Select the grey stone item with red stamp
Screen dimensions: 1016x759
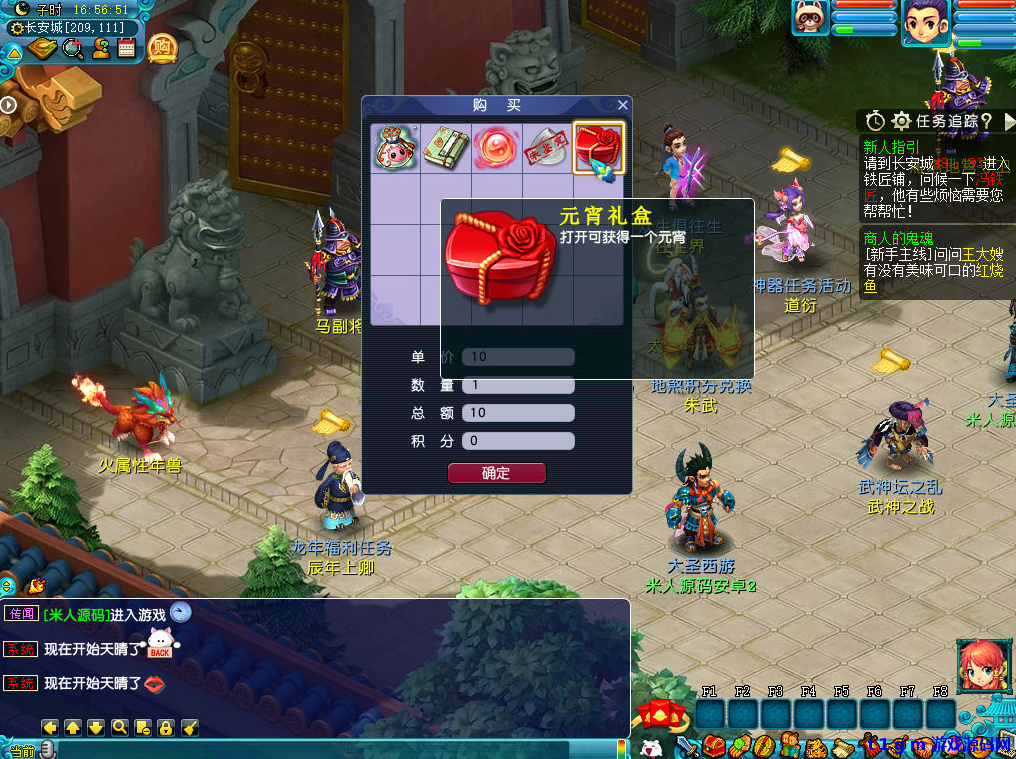[547, 148]
